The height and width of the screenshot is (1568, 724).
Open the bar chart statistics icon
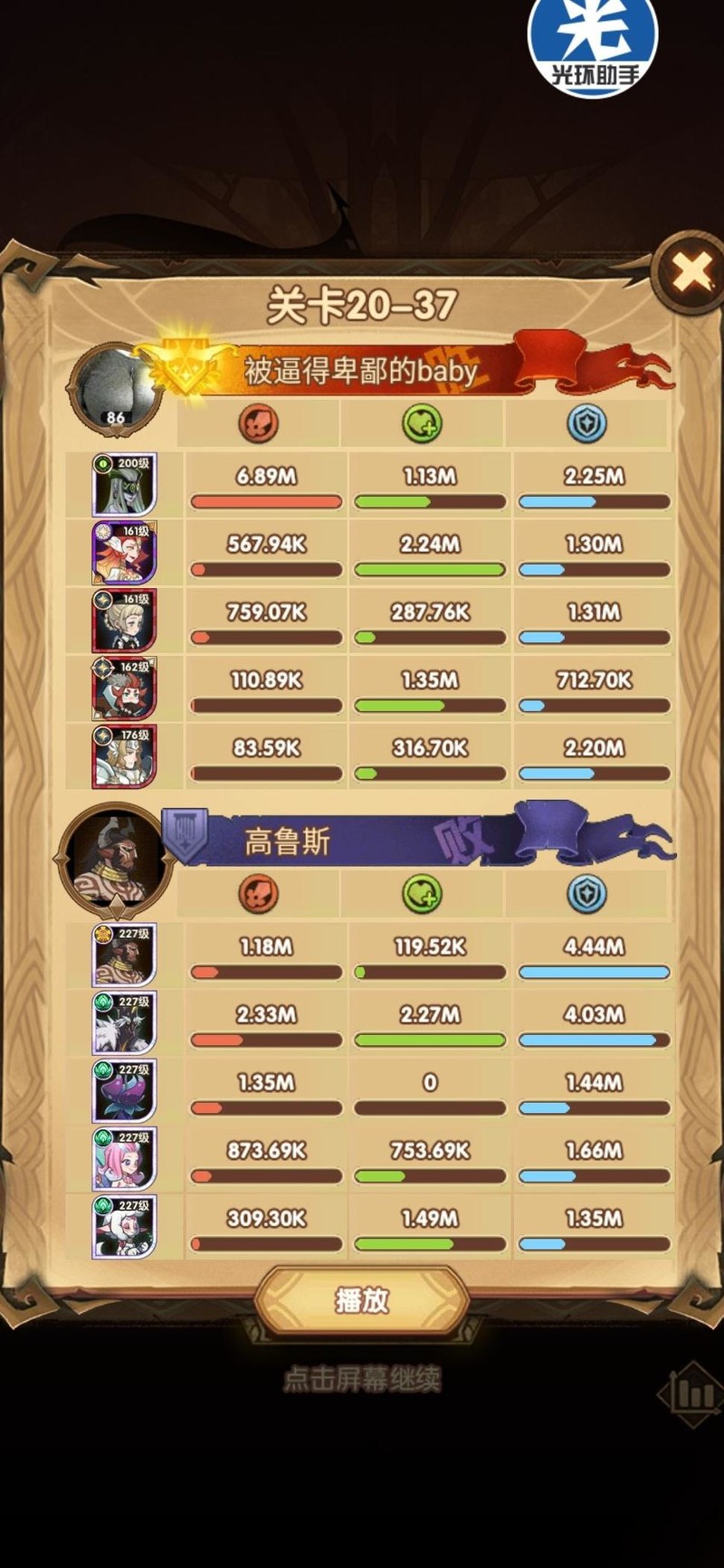pos(692,1393)
